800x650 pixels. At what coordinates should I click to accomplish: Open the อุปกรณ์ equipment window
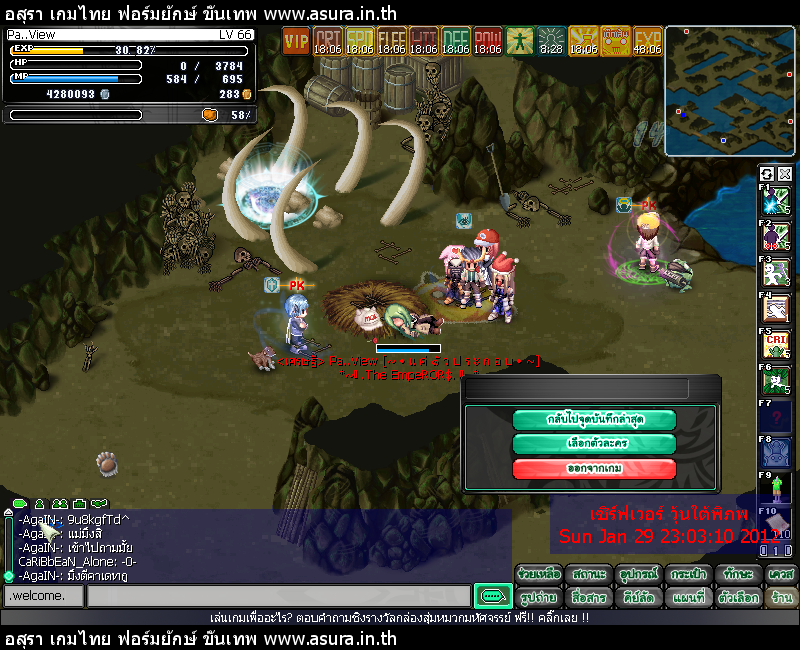(x=638, y=574)
